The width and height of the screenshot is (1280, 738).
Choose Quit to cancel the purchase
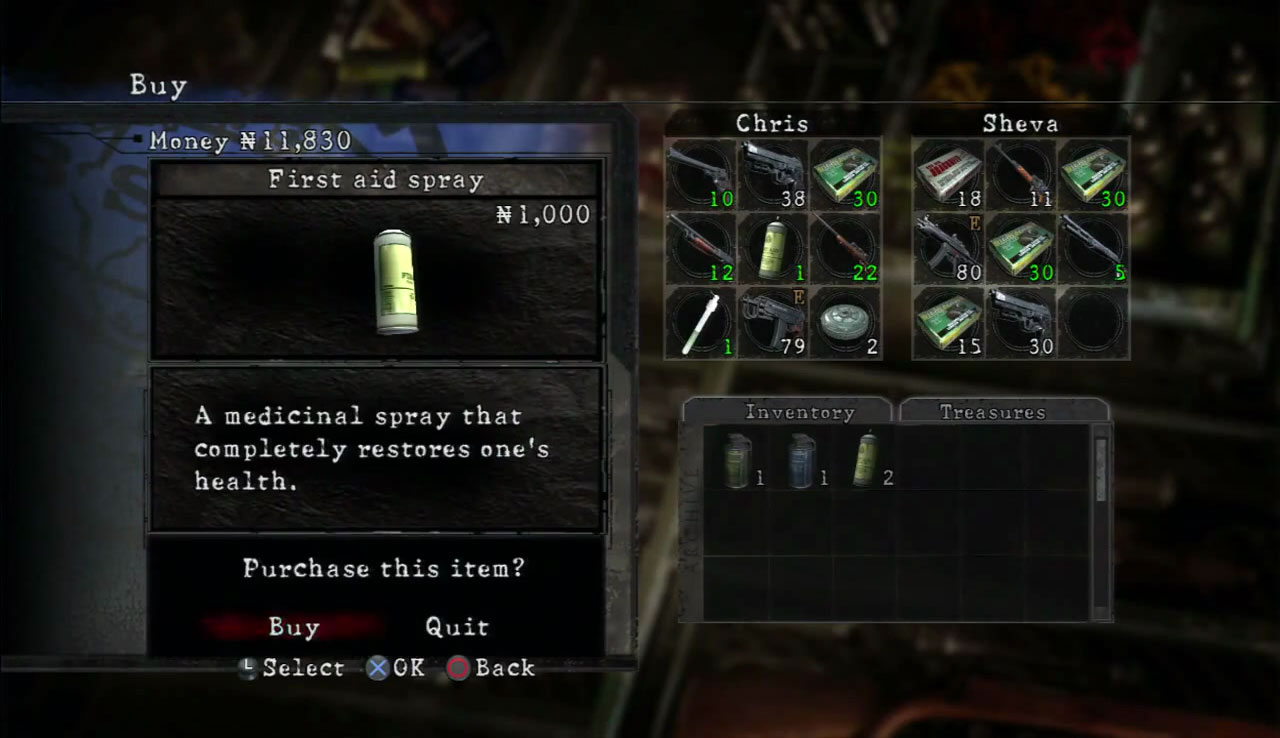coord(457,627)
